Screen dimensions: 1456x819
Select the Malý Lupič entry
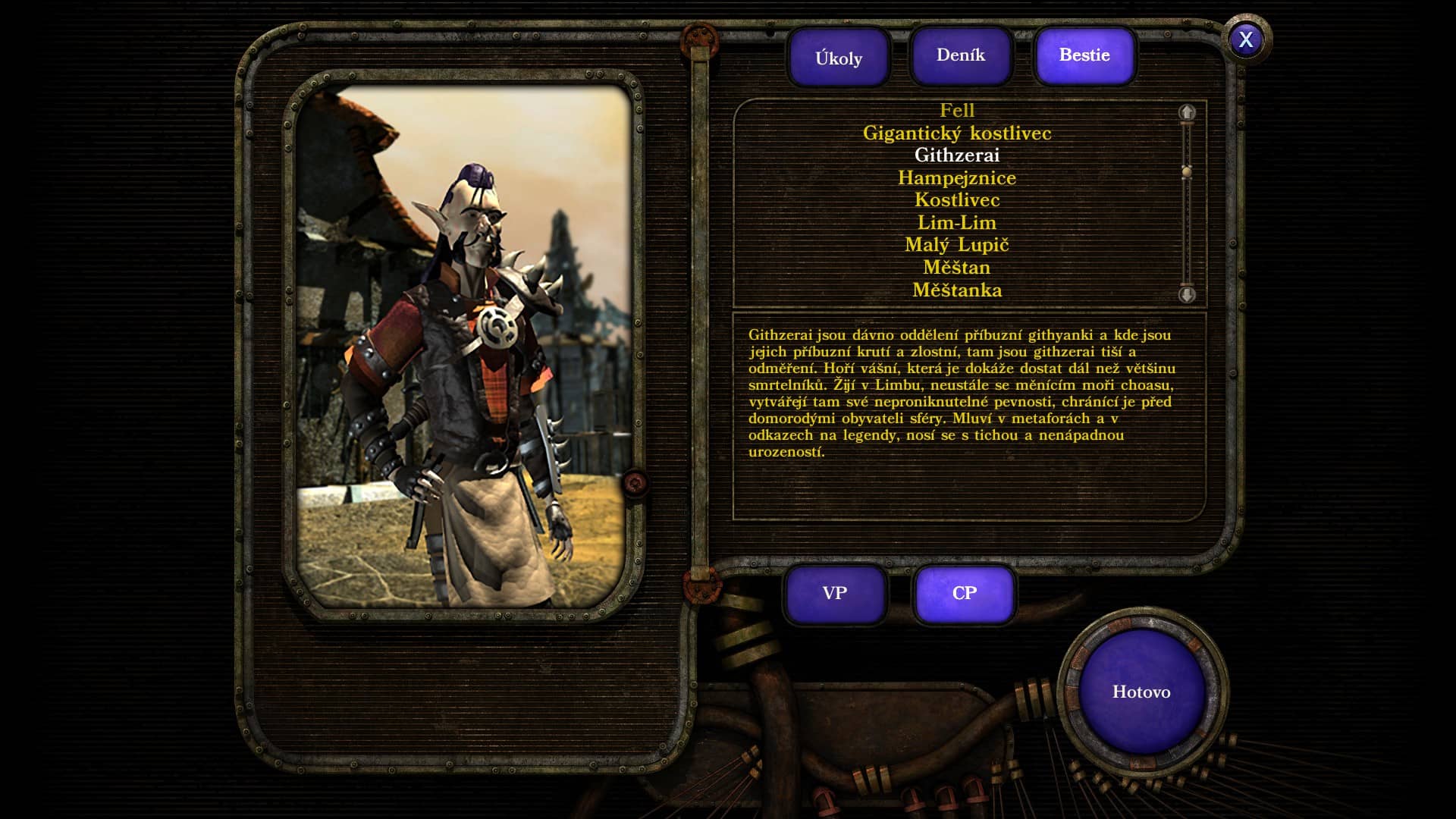[957, 245]
